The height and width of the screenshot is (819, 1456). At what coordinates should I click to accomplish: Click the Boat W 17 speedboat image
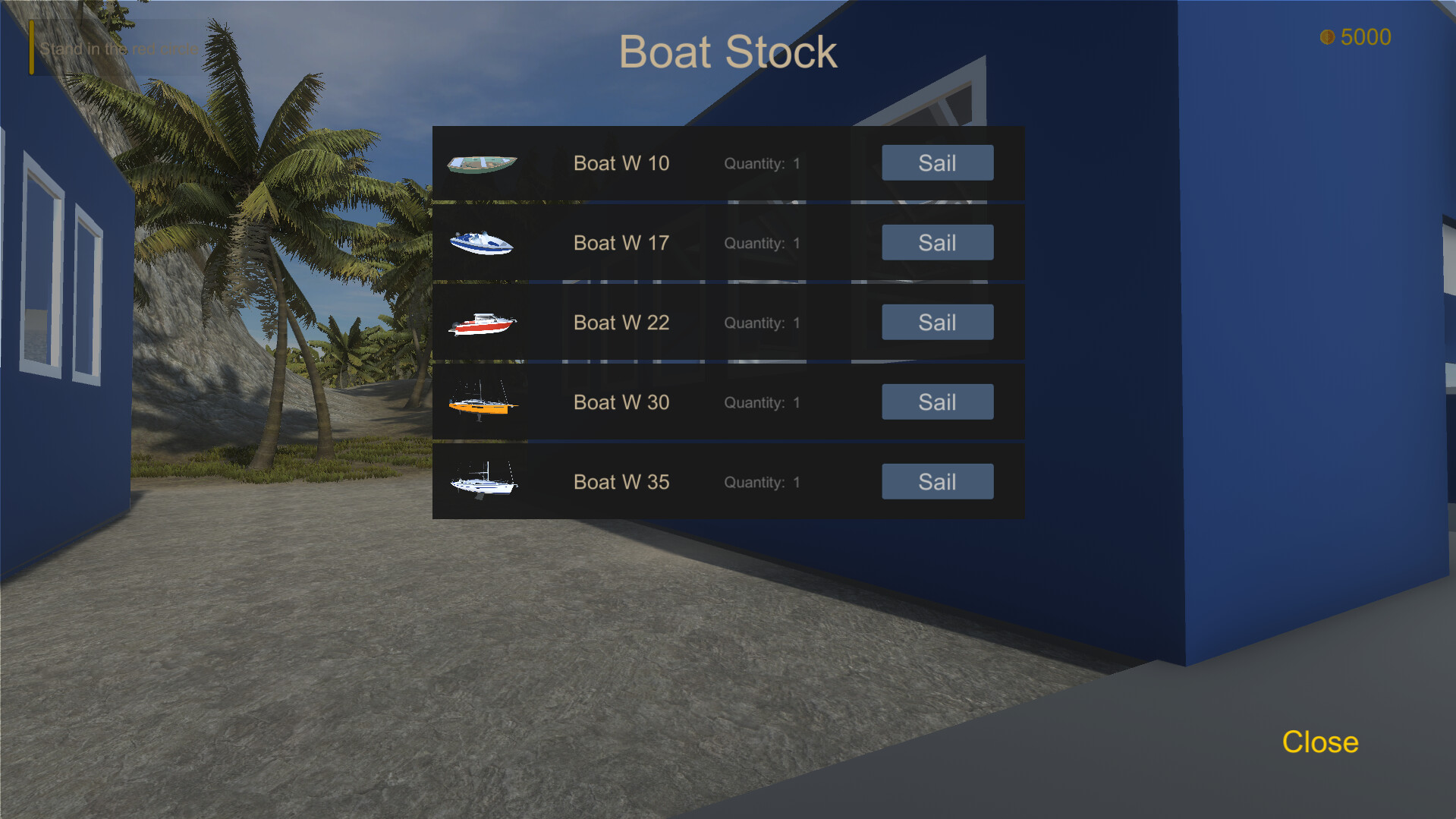pyautogui.click(x=483, y=242)
